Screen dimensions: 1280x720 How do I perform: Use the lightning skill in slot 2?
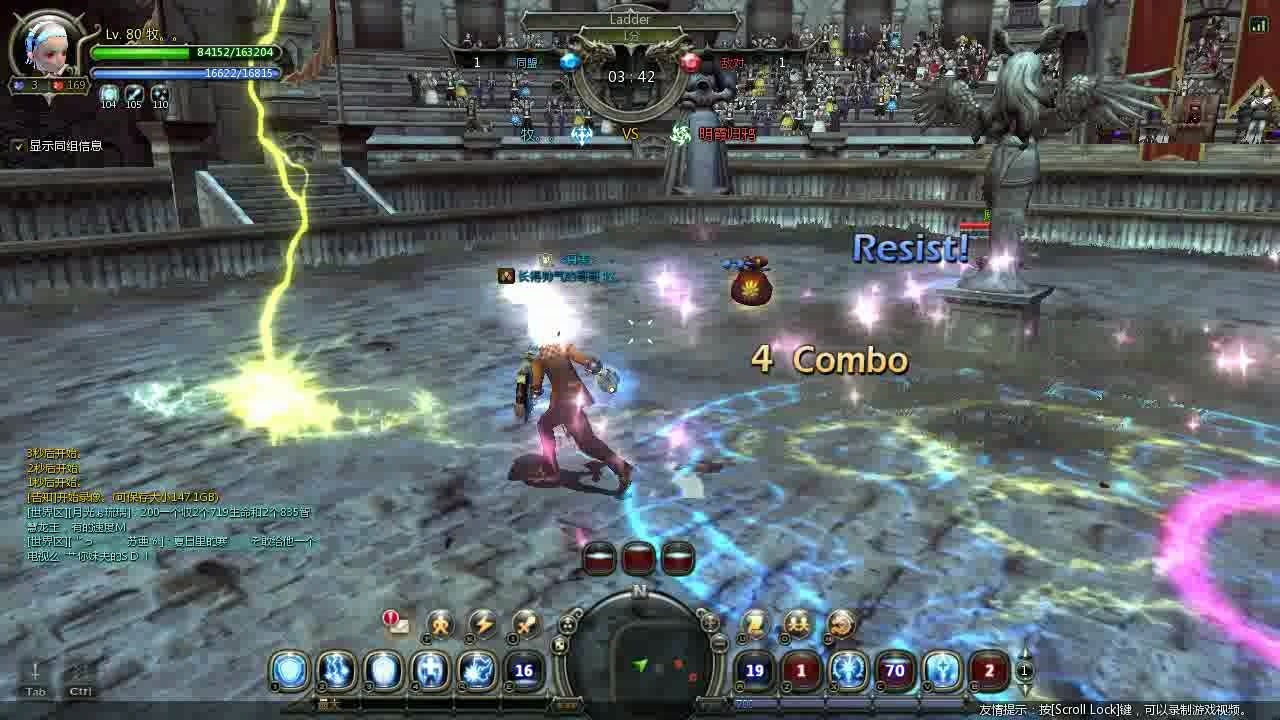(337, 671)
